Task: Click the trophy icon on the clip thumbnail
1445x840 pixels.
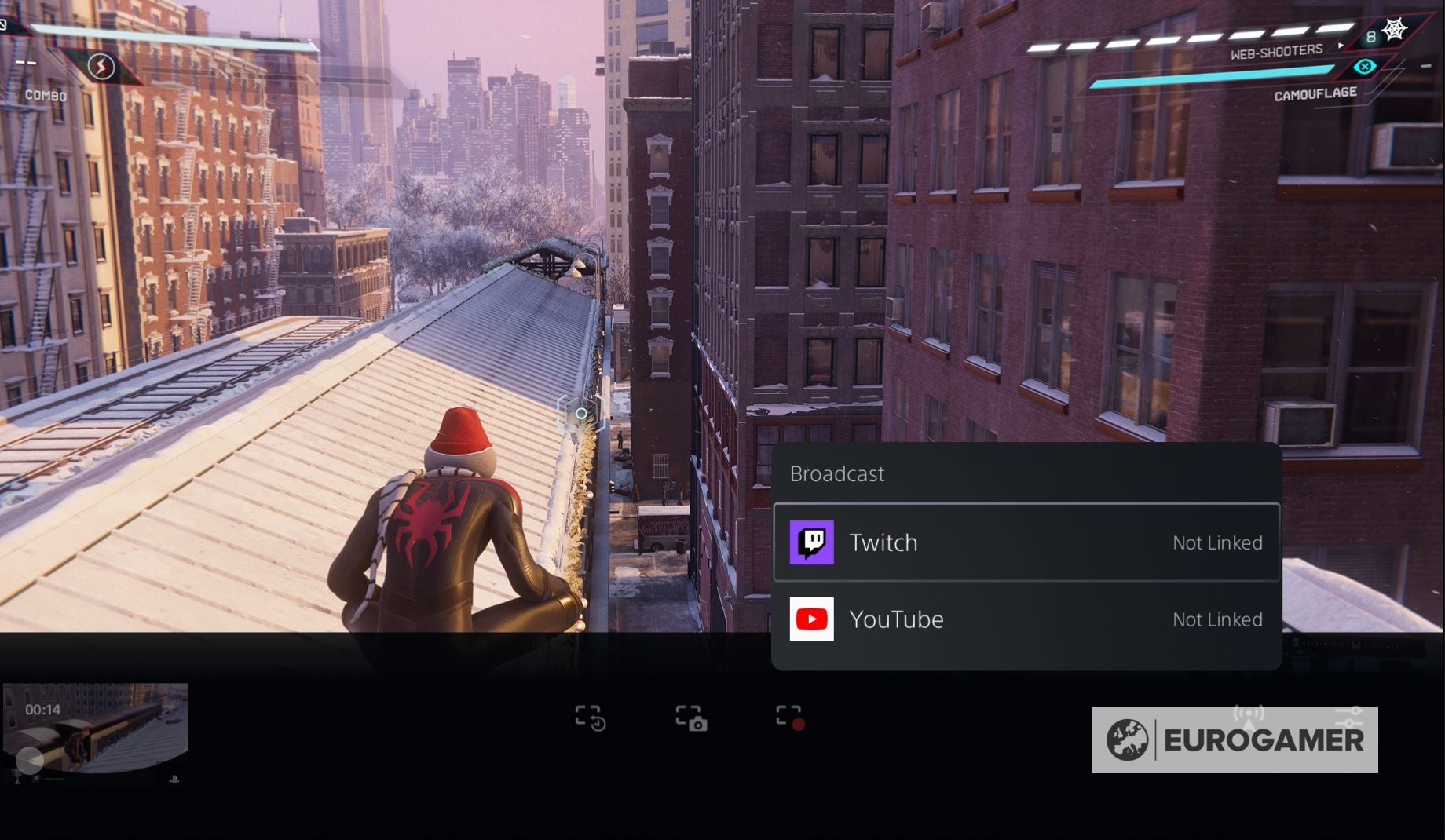Action: coord(17,779)
